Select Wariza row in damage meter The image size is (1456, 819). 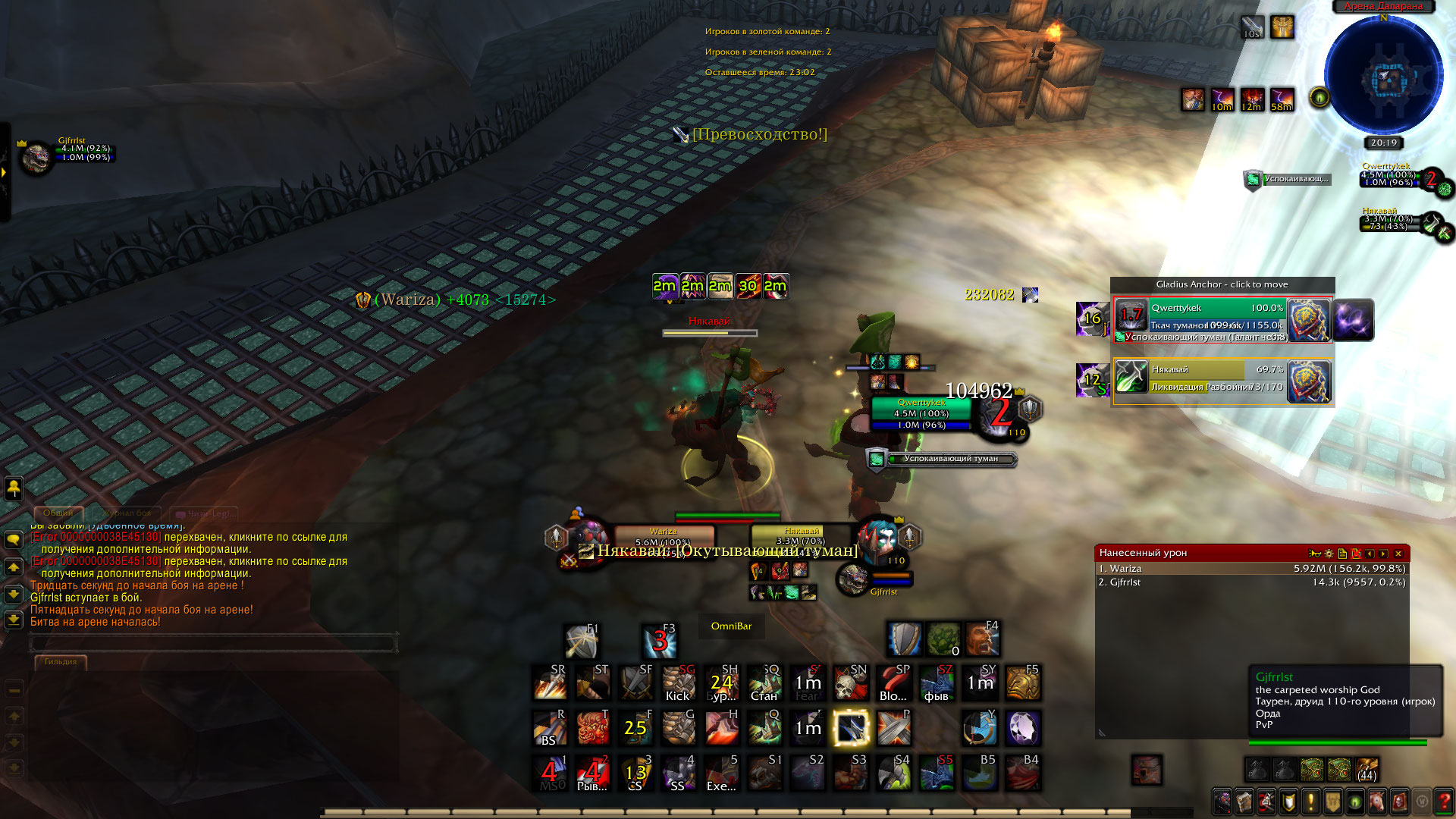(x=1251, y=569)
